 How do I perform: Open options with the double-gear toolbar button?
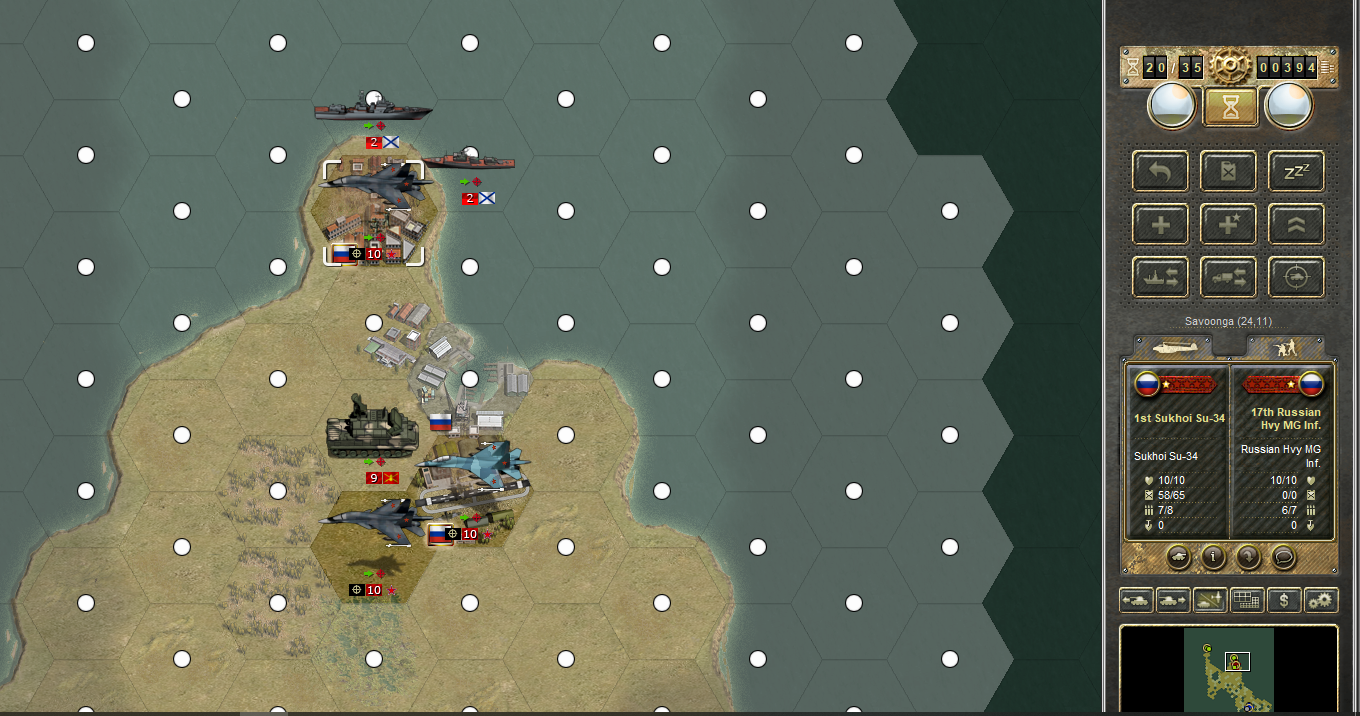coord(1321,601)
